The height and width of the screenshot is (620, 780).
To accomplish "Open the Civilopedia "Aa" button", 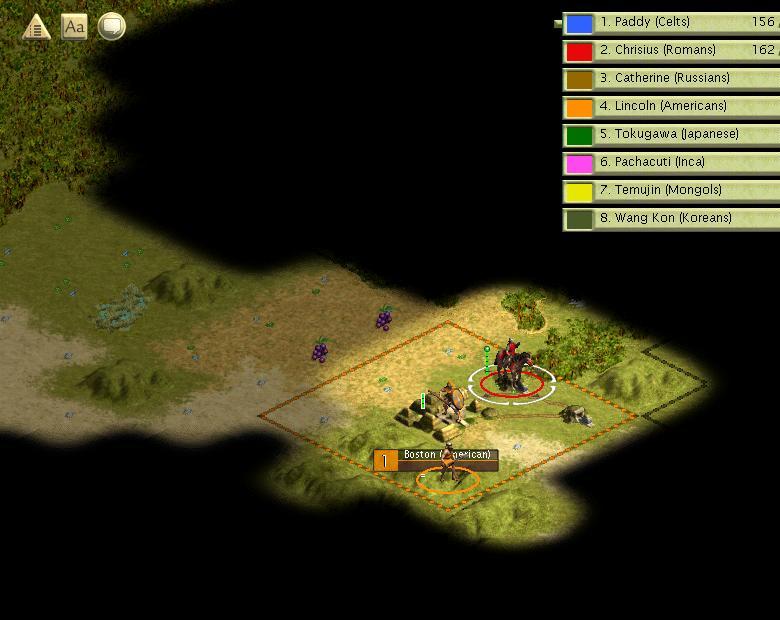I will tap(74, 27).
